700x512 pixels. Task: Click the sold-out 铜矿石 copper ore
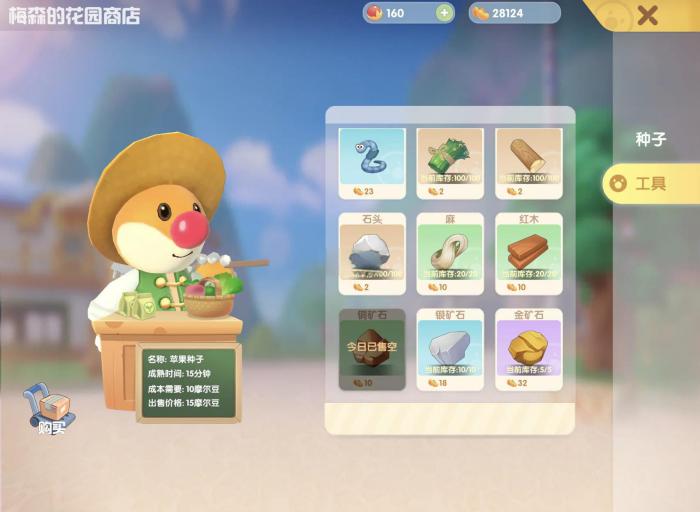point(372,349)
